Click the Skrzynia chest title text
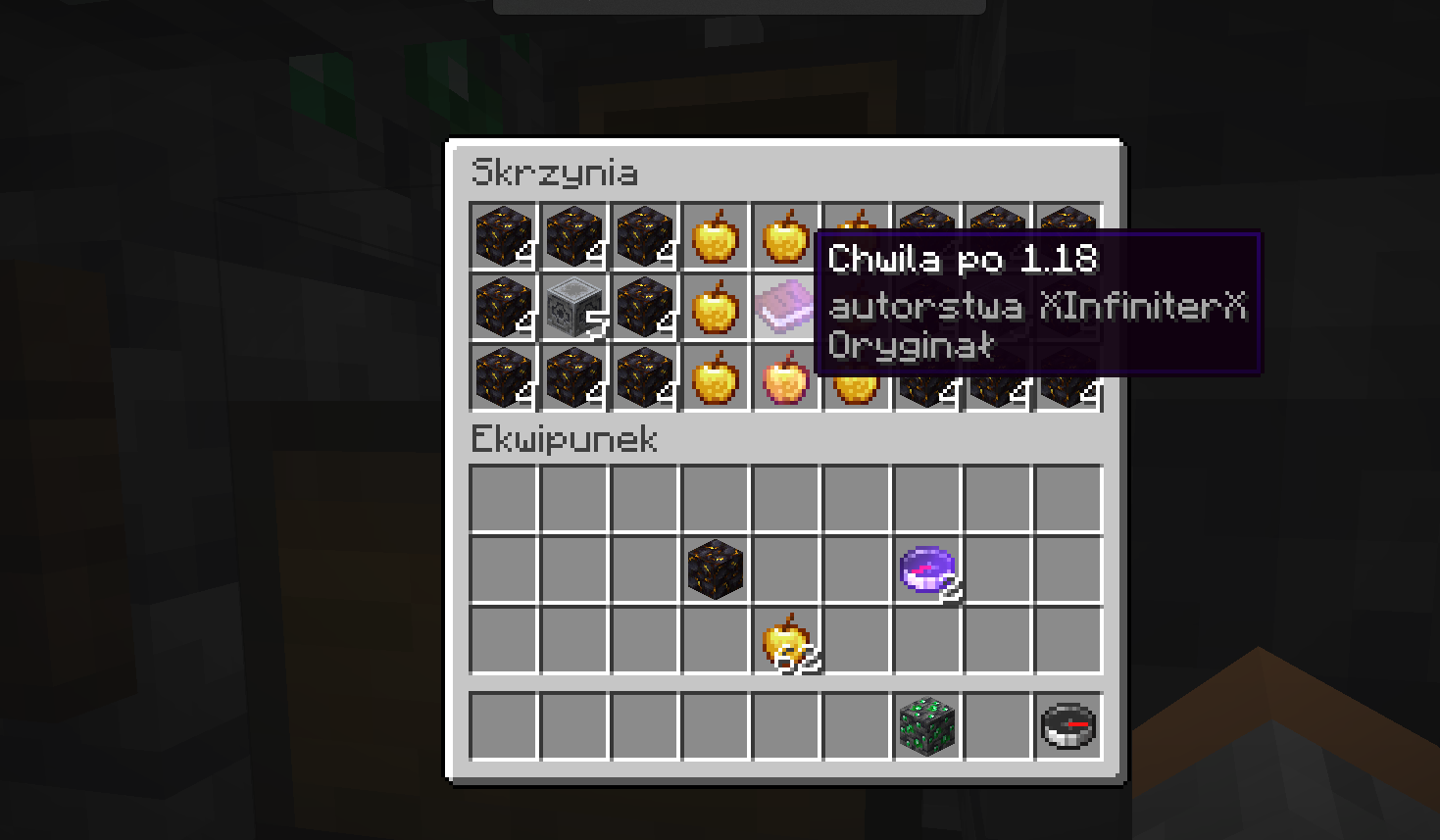This screenshot has width=1440, height=840. [x=556, y=173]
